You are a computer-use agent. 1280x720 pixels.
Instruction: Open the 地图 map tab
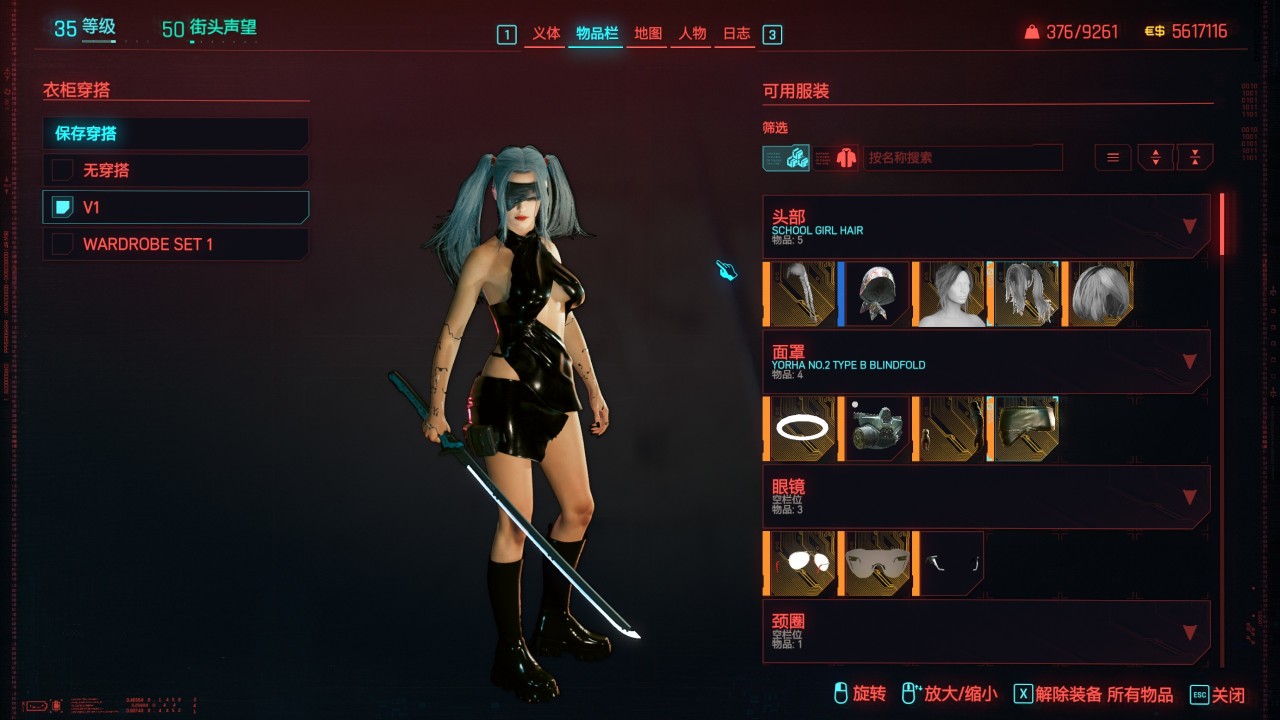(x=648, y=34)
